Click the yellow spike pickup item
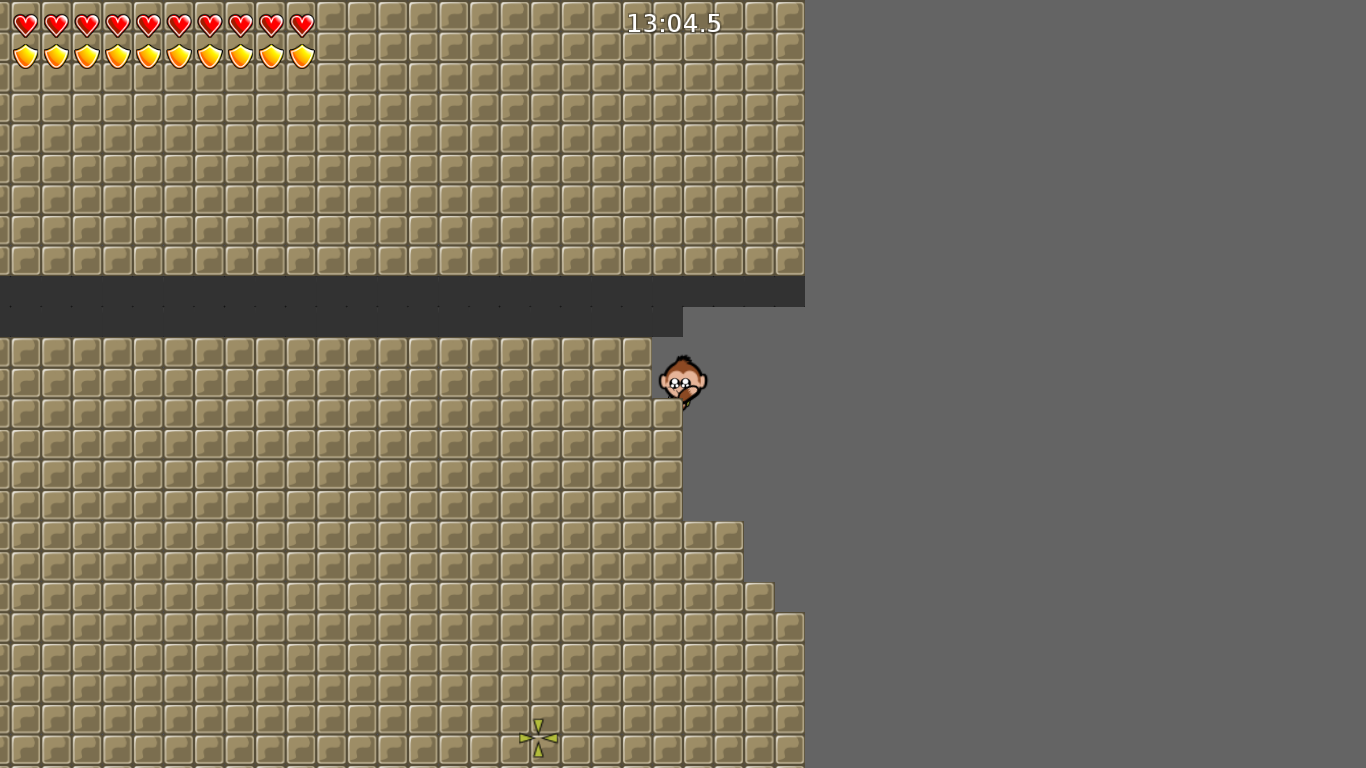Viewport: 1366px width, 768px height. click(538, 736)
